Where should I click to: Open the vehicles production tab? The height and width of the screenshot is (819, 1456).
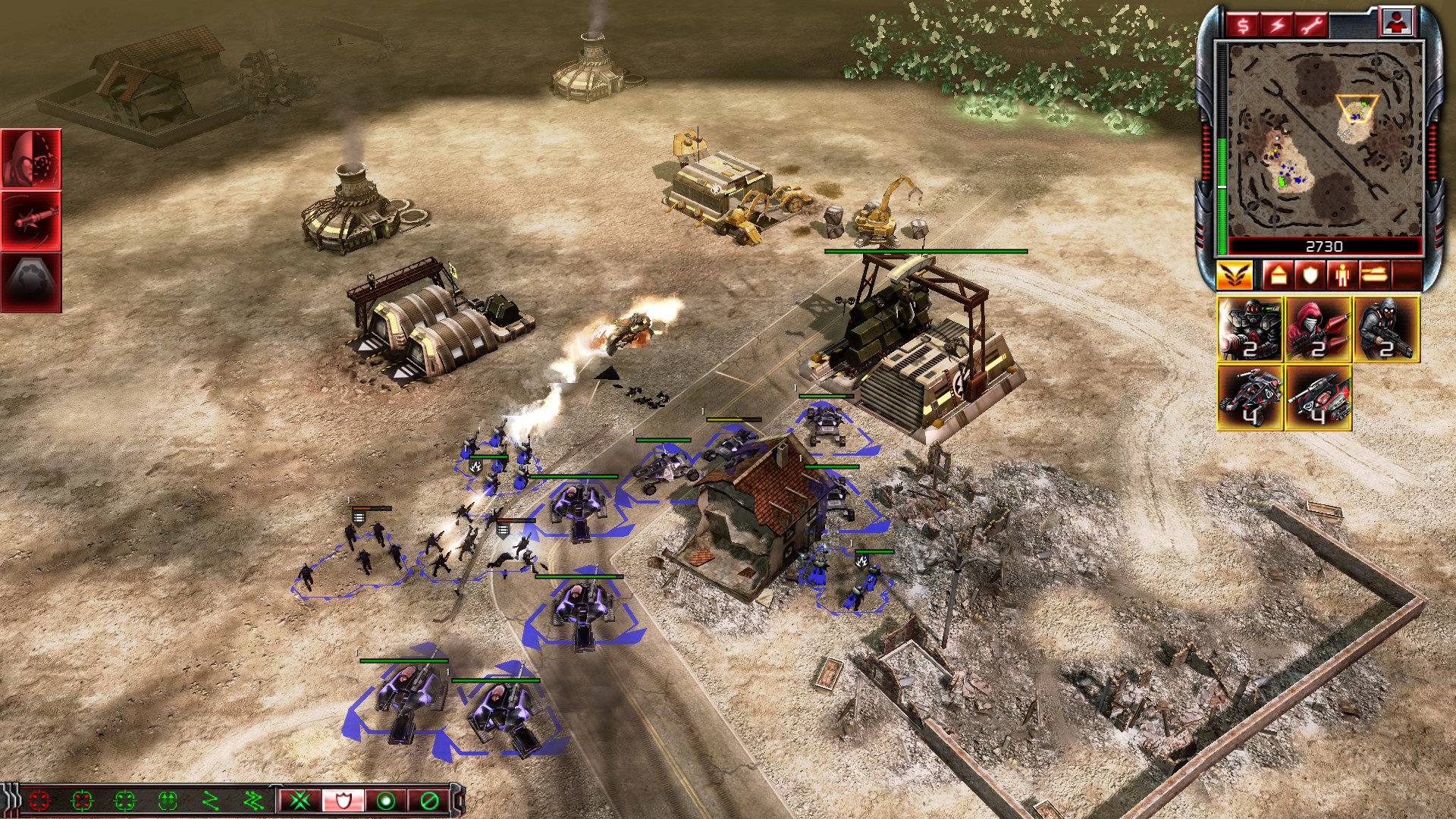[x=1374, y=275]
